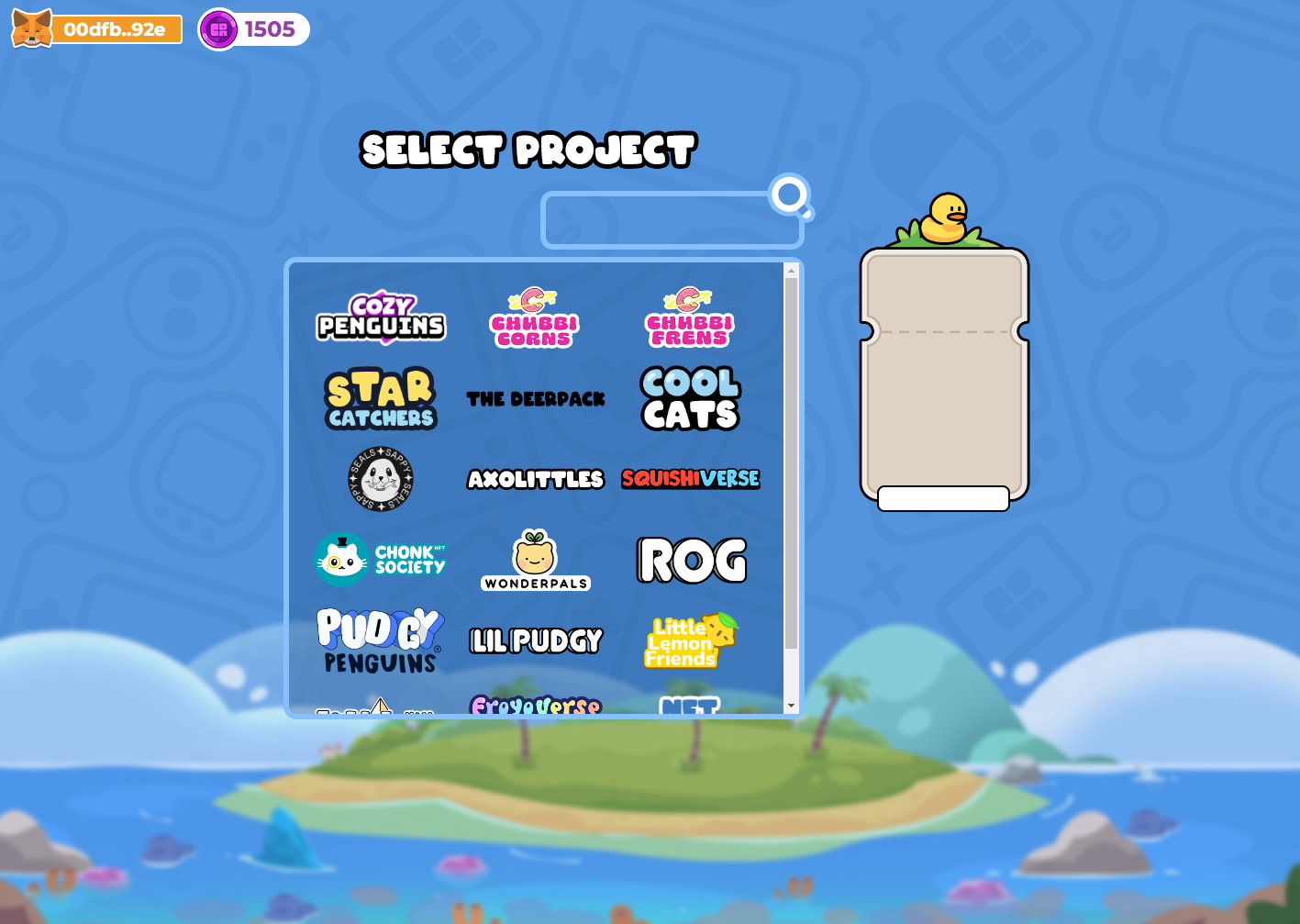Viewport: 1300px width, 924px height.
Task: Choose the Chubbi Frens project
Action: (x=688, y=317)
